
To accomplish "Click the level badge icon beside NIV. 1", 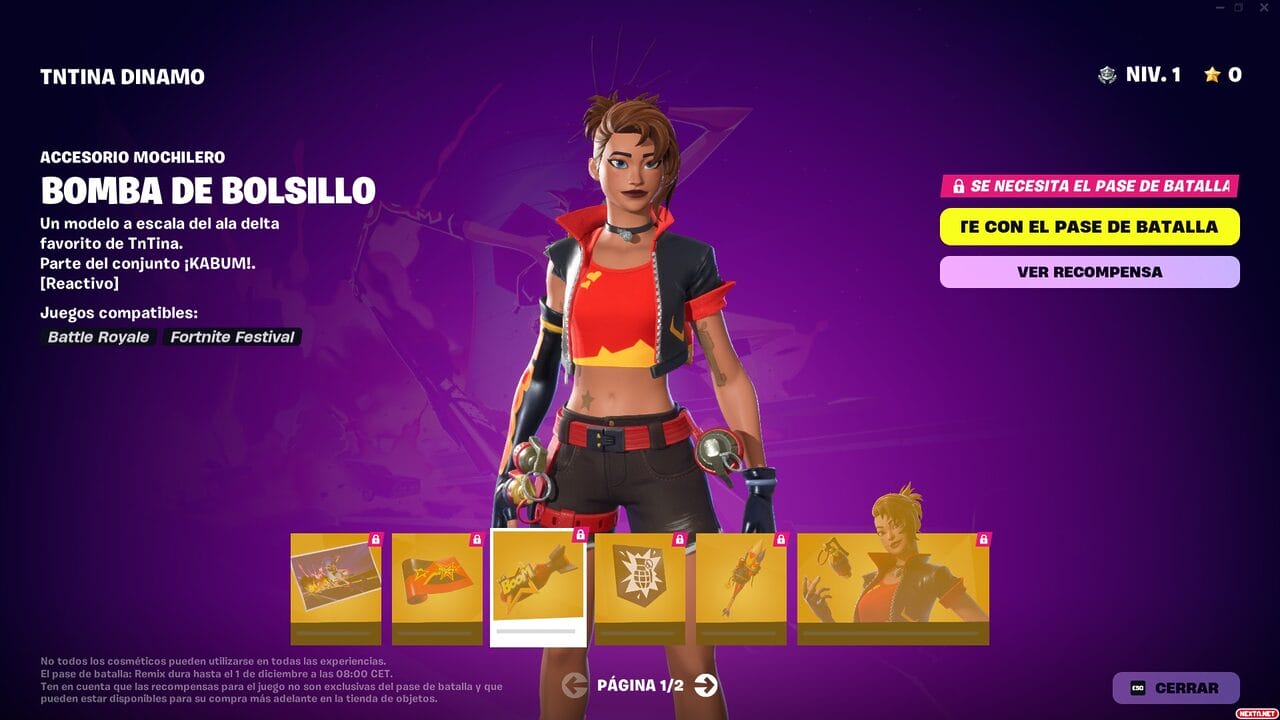I will (x=1105, y=74).
